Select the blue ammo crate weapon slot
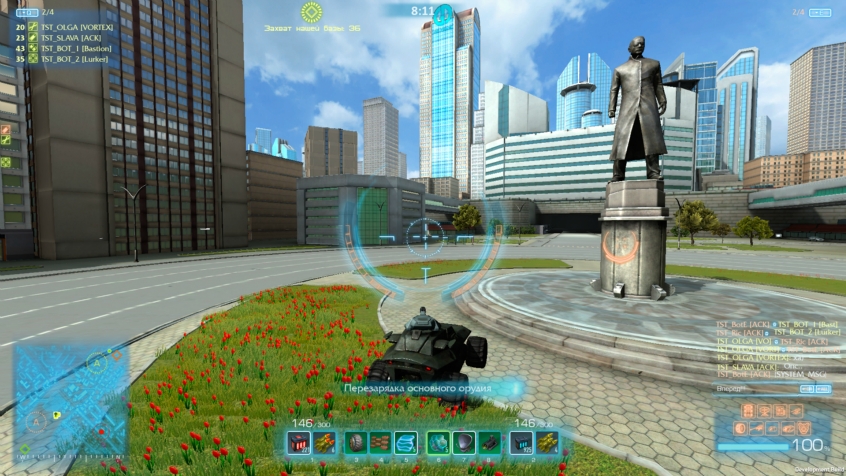This screenshot has height=476, width=846. pos(522,443)
